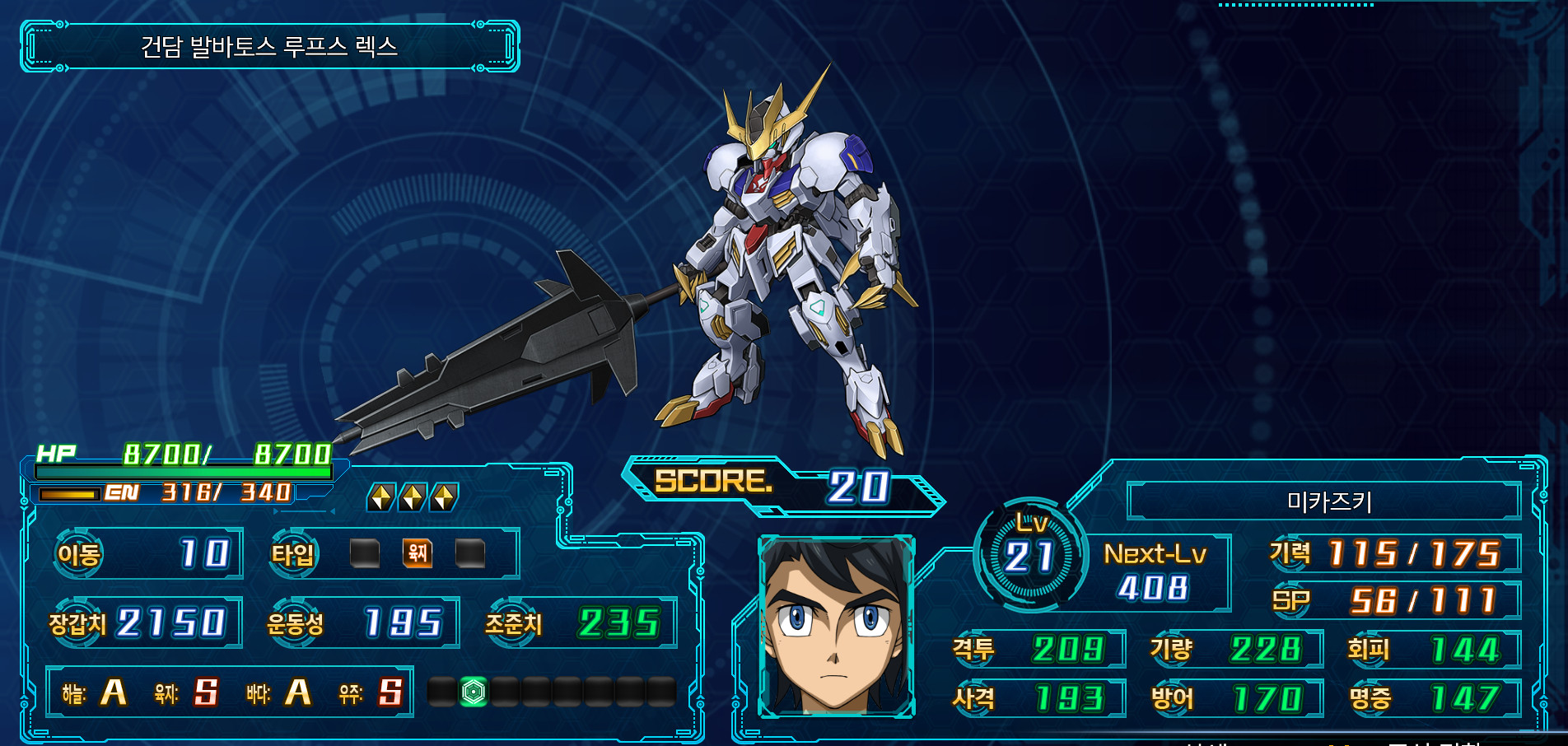Click the orange 육지 type icon
Image resolution: width=1568 pixels, height=746 pixels.
418,553
